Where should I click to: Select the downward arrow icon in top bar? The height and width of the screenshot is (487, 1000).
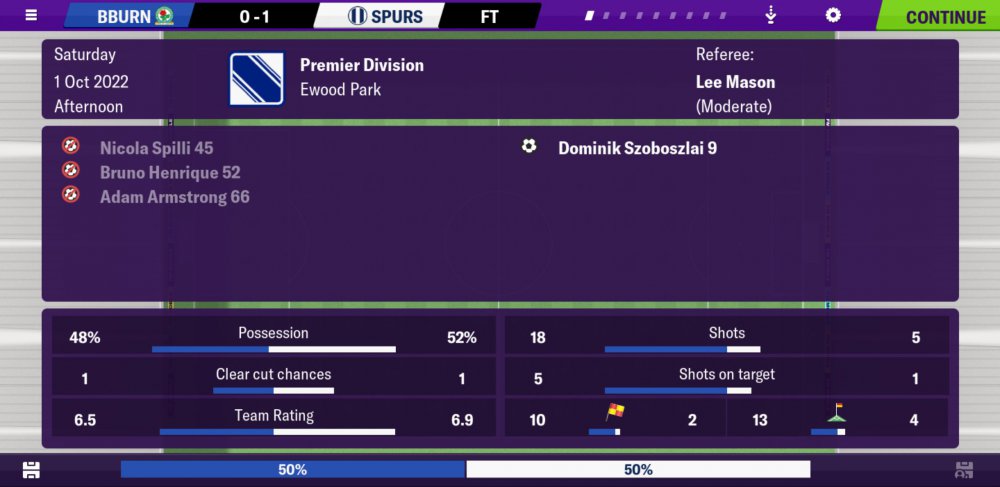771,16
